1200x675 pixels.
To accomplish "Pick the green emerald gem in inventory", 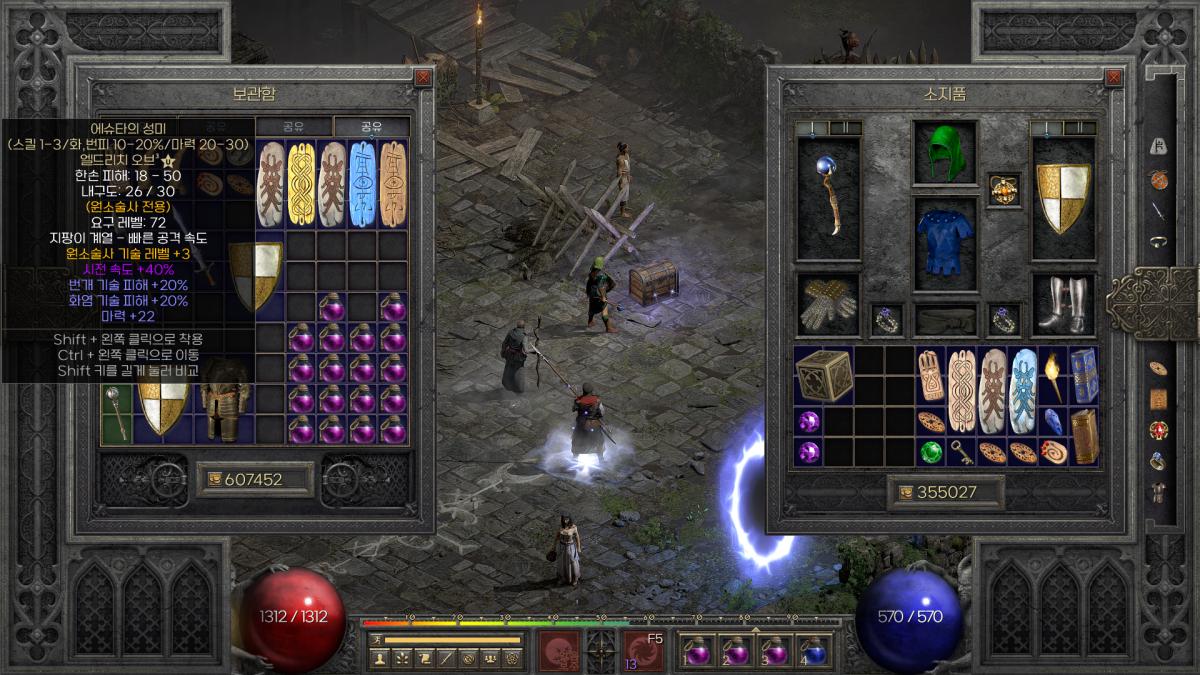I will 932,452.
